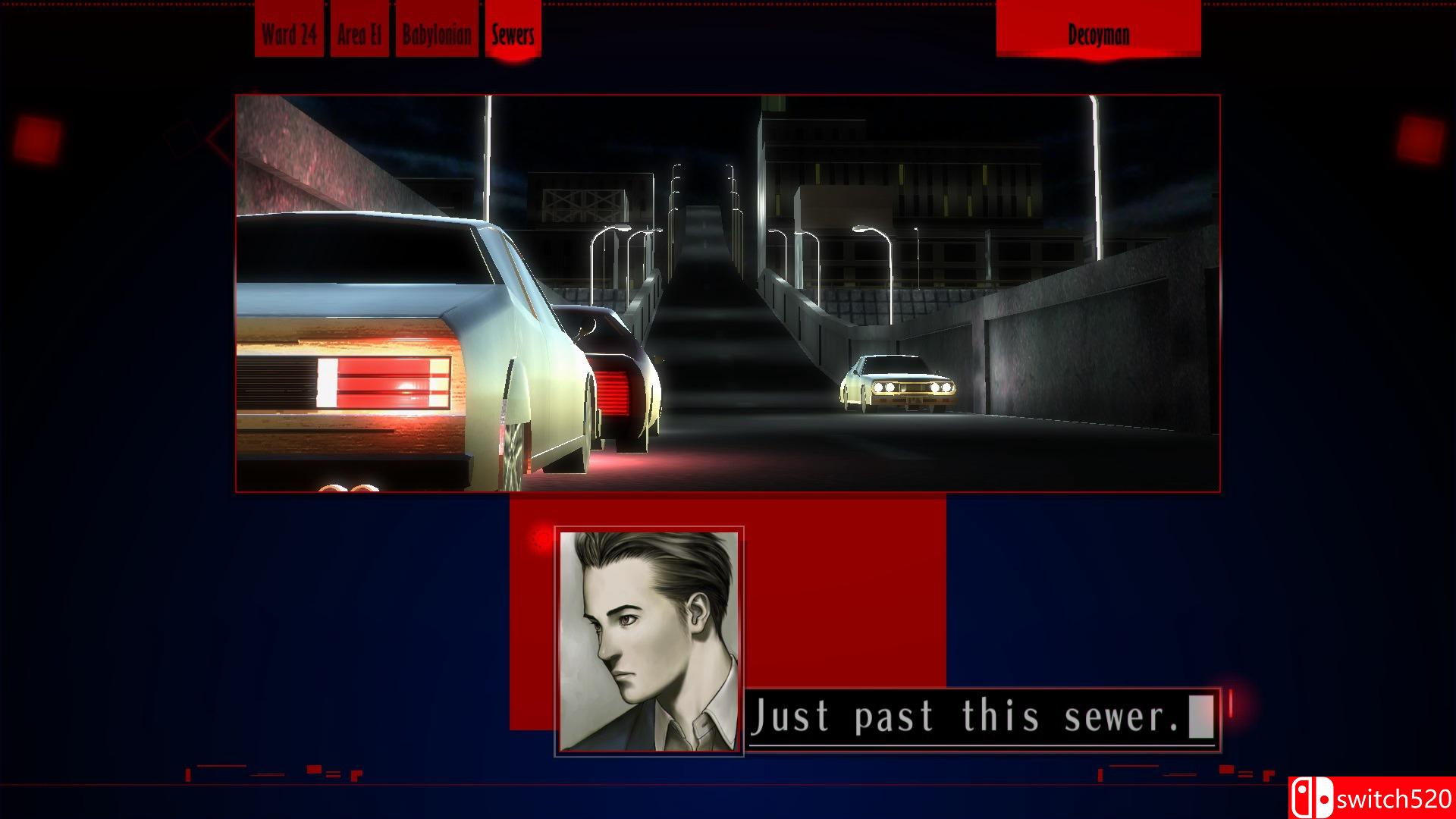Expand the dialogue box showing 'Just past this sewer.'
The image size is (1456, 819).
click(x=978, y=716)
